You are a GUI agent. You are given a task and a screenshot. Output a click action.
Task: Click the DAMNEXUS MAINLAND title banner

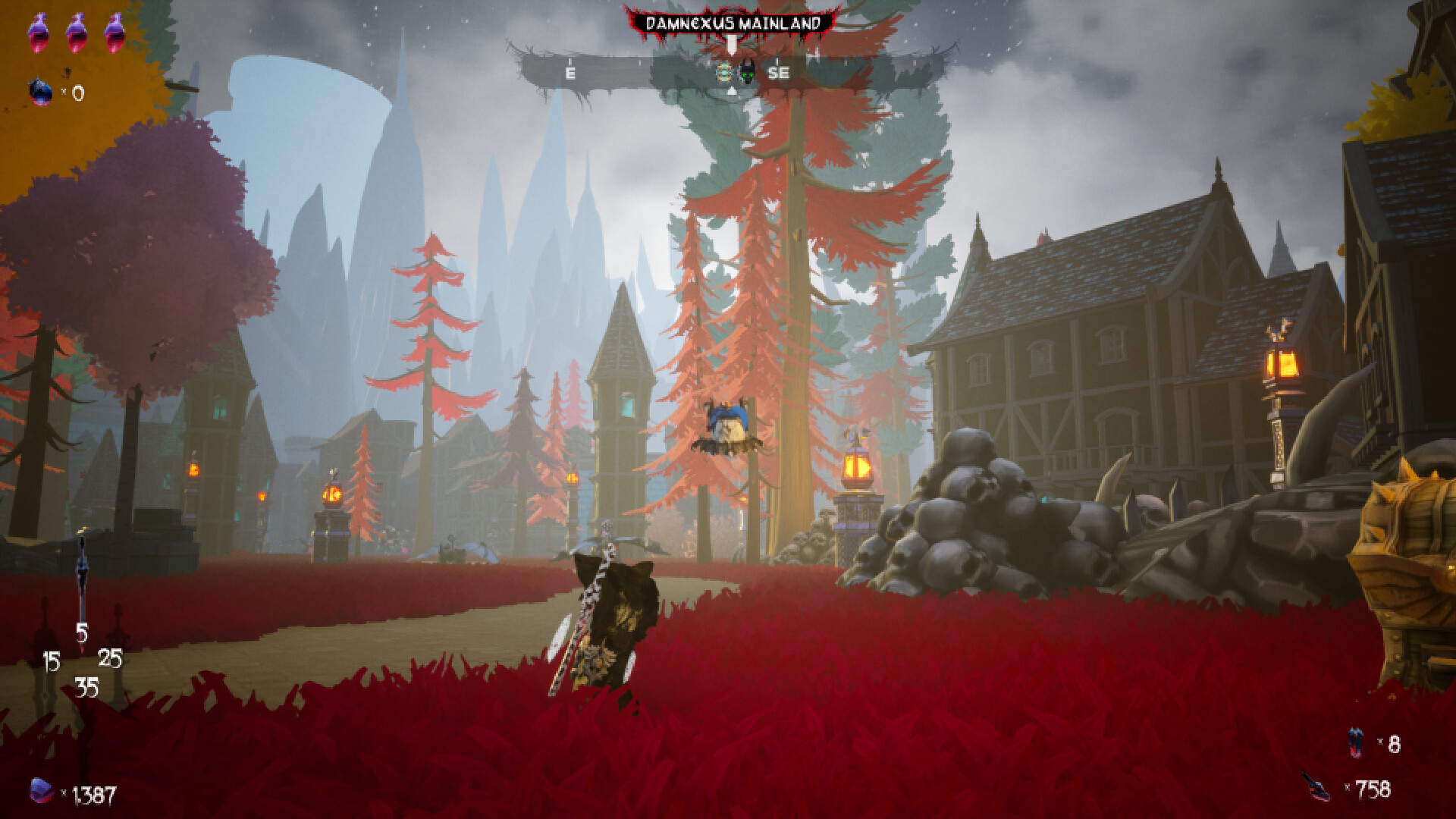[733, 23]
